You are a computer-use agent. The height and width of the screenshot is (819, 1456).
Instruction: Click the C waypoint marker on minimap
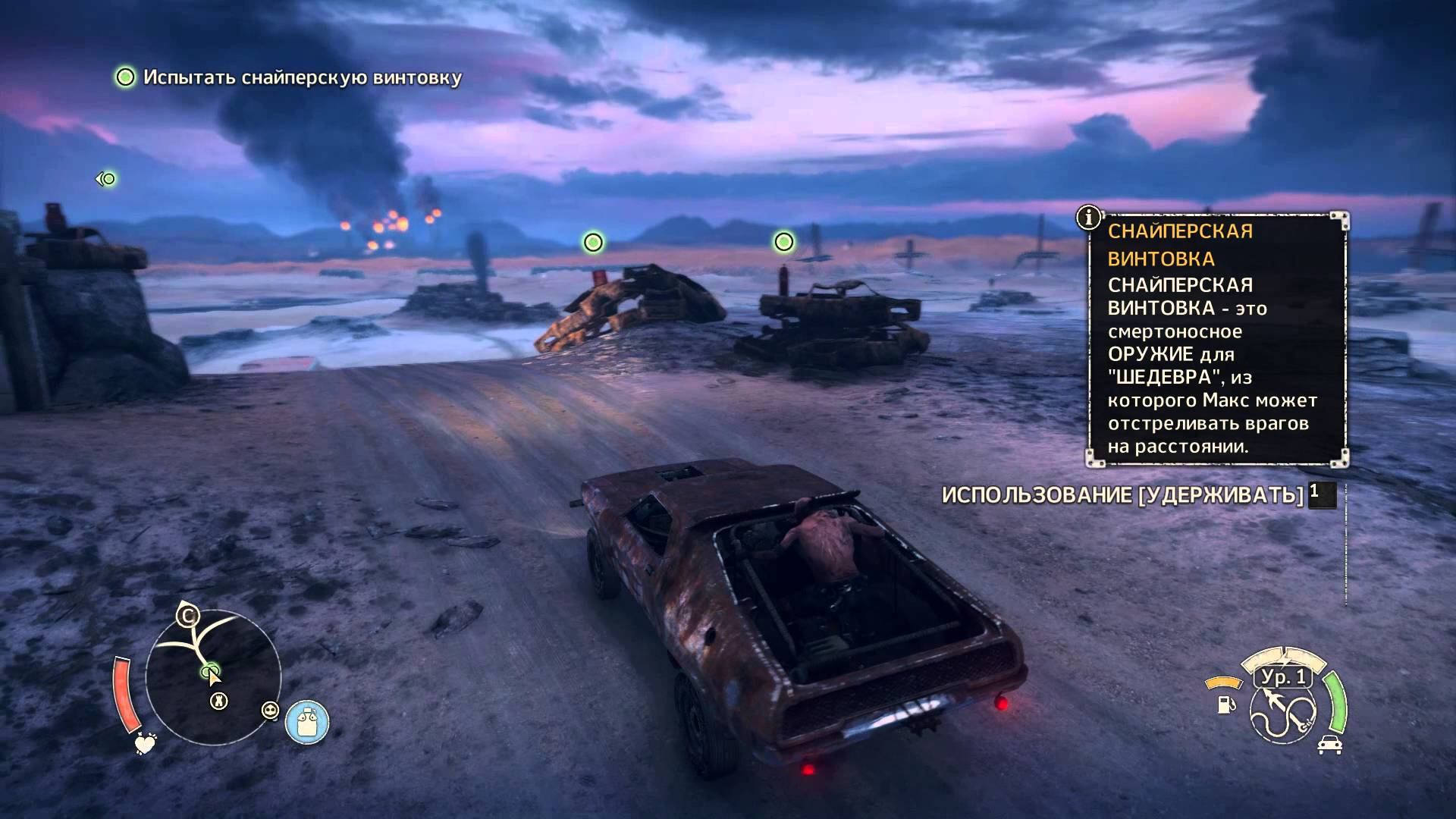point(187,615)
